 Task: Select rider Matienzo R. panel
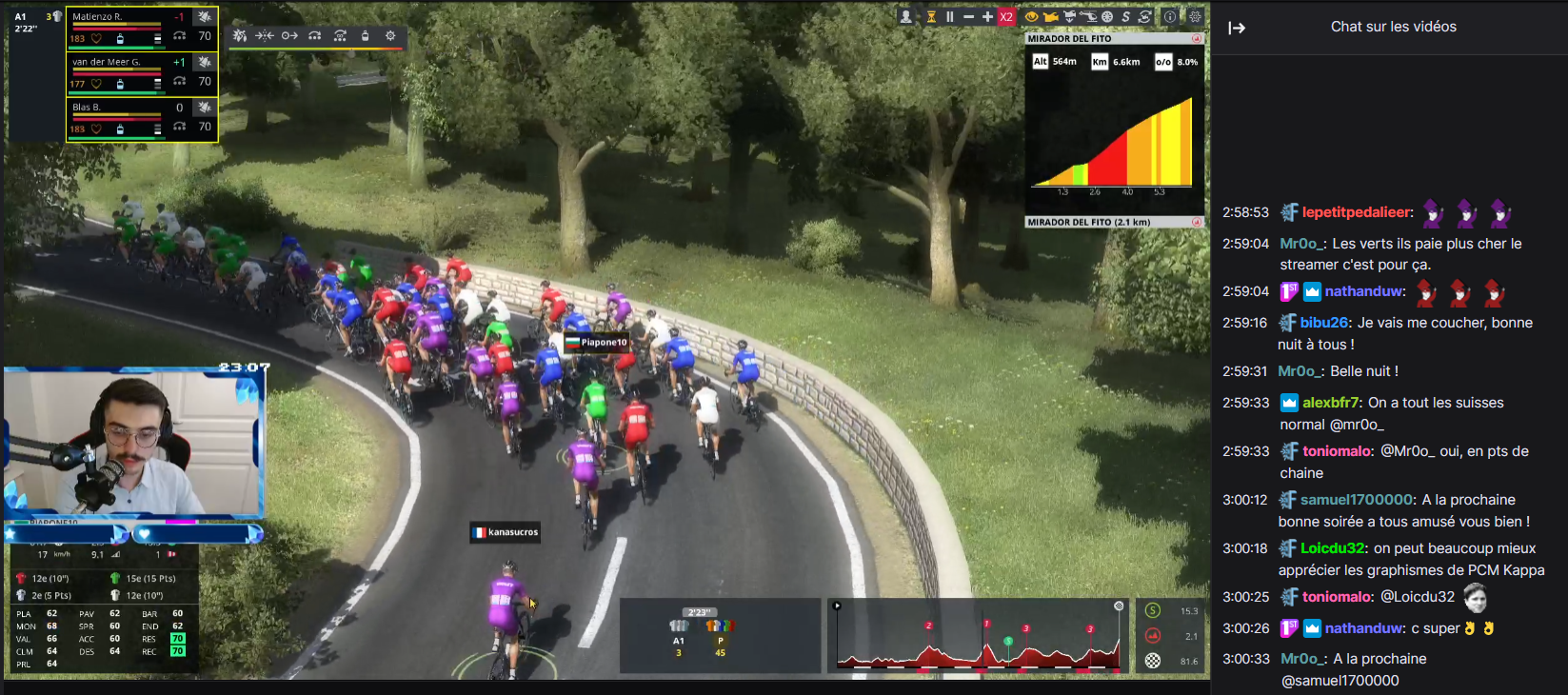coord(141,28)
